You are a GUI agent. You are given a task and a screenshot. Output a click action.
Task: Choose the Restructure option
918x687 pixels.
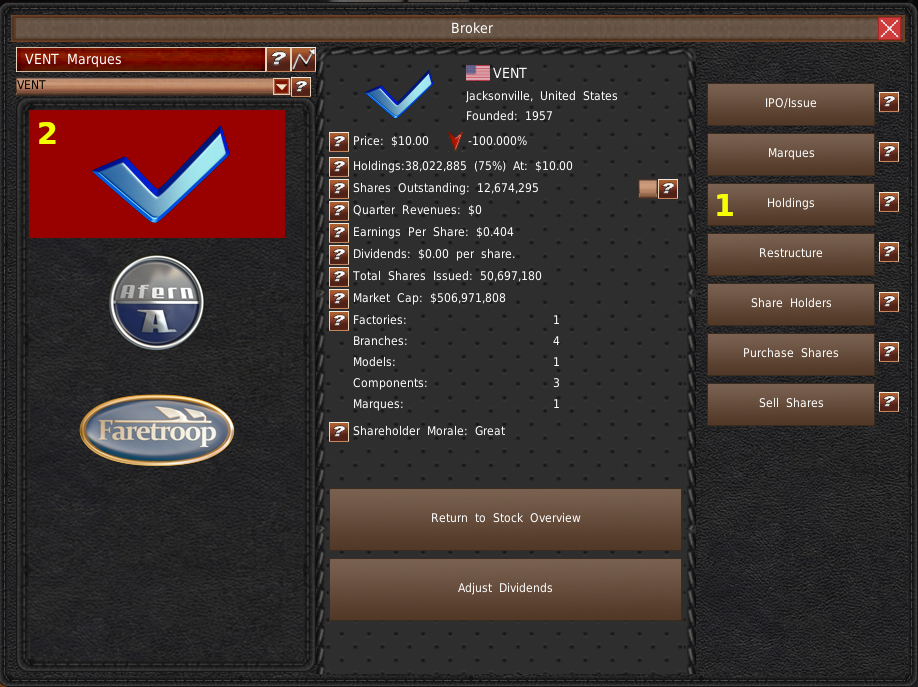click(790, 253)
